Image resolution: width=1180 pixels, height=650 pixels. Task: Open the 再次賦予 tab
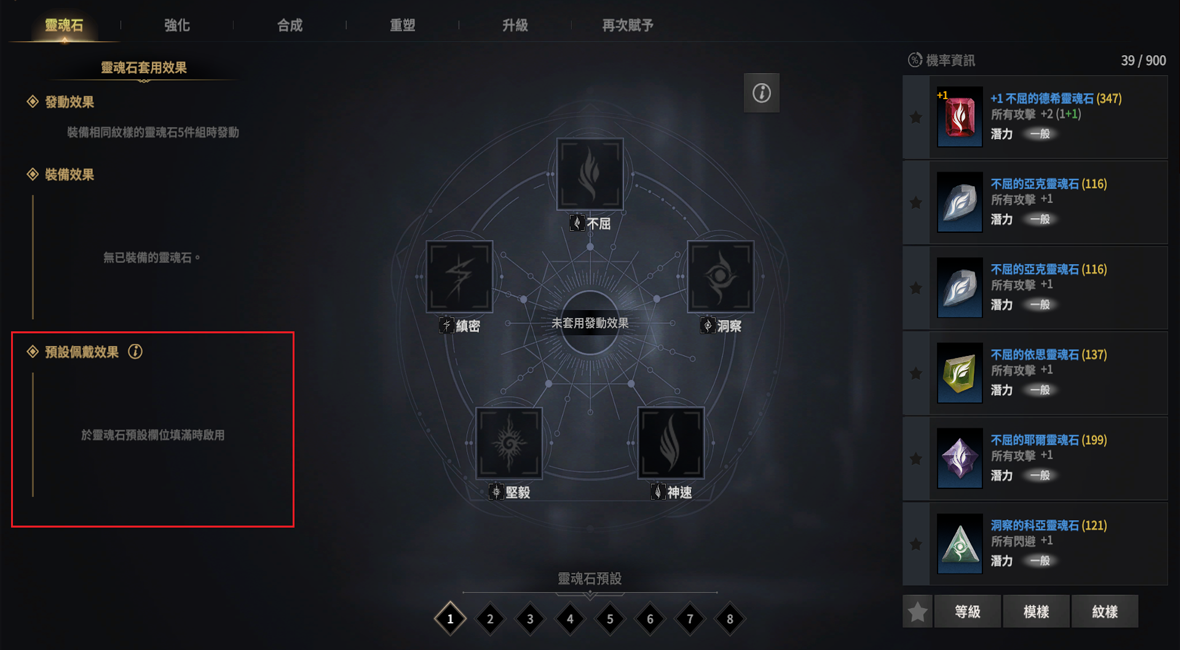[628, 25]
